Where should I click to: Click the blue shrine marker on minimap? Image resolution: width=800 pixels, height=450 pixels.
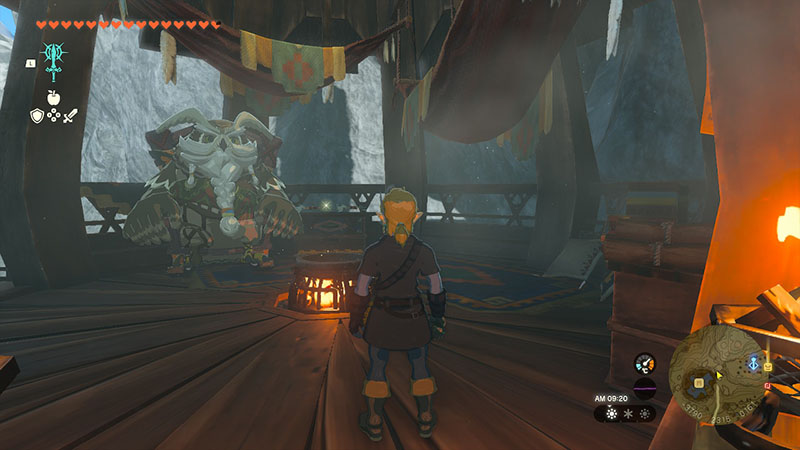click(751, 364)
